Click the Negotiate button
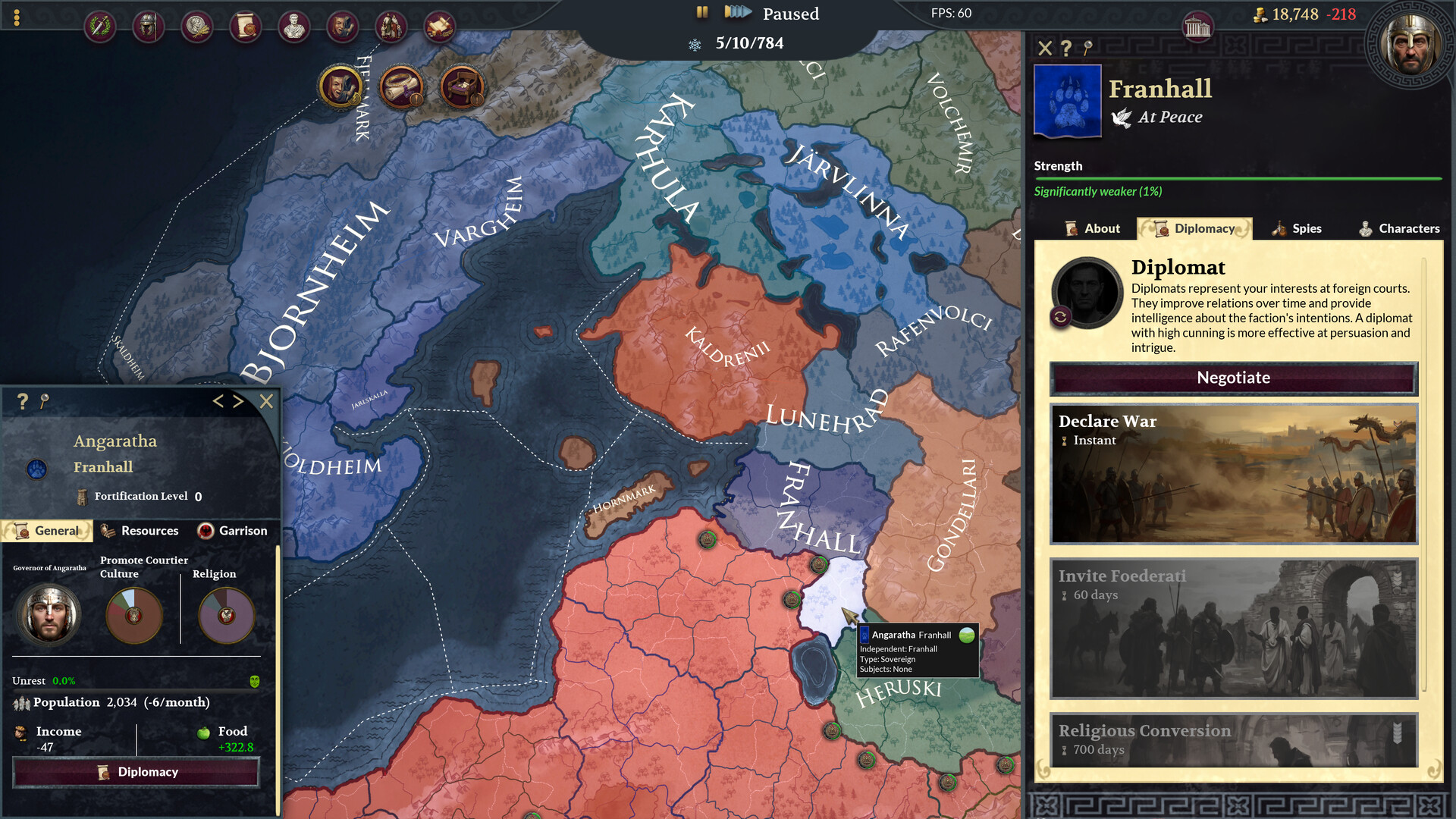1456x819 pixels. [1233, 378]
